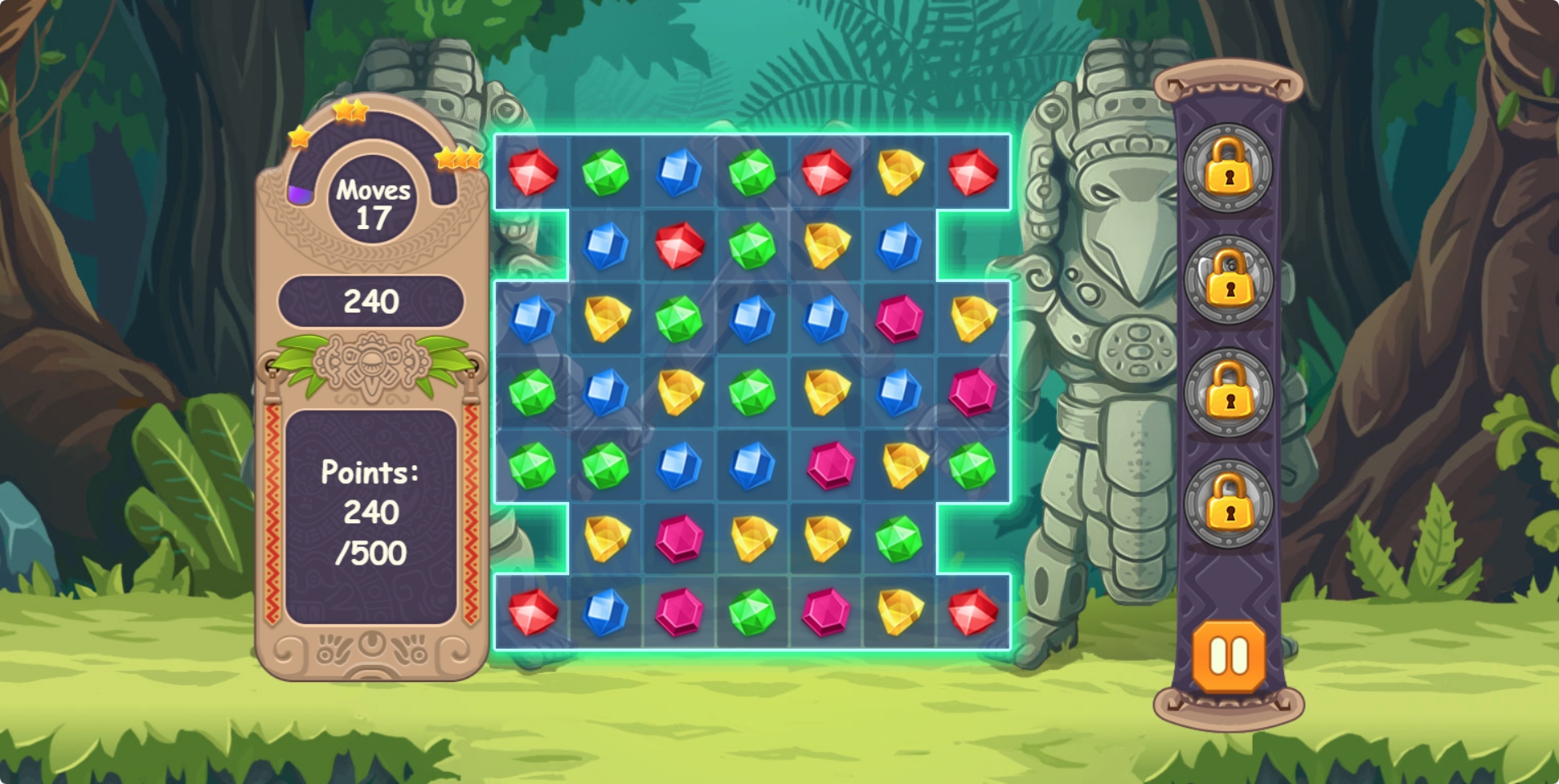This screenshot has width=1559, height=784.
Task: Pick the lone yellow gem in the top row
Action: point(899,172)
